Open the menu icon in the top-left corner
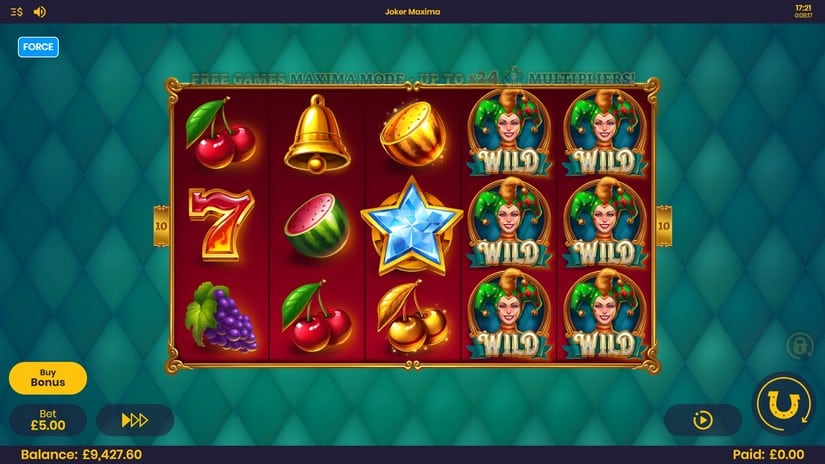This screenshot has height=464, width=825. point(16,12)
